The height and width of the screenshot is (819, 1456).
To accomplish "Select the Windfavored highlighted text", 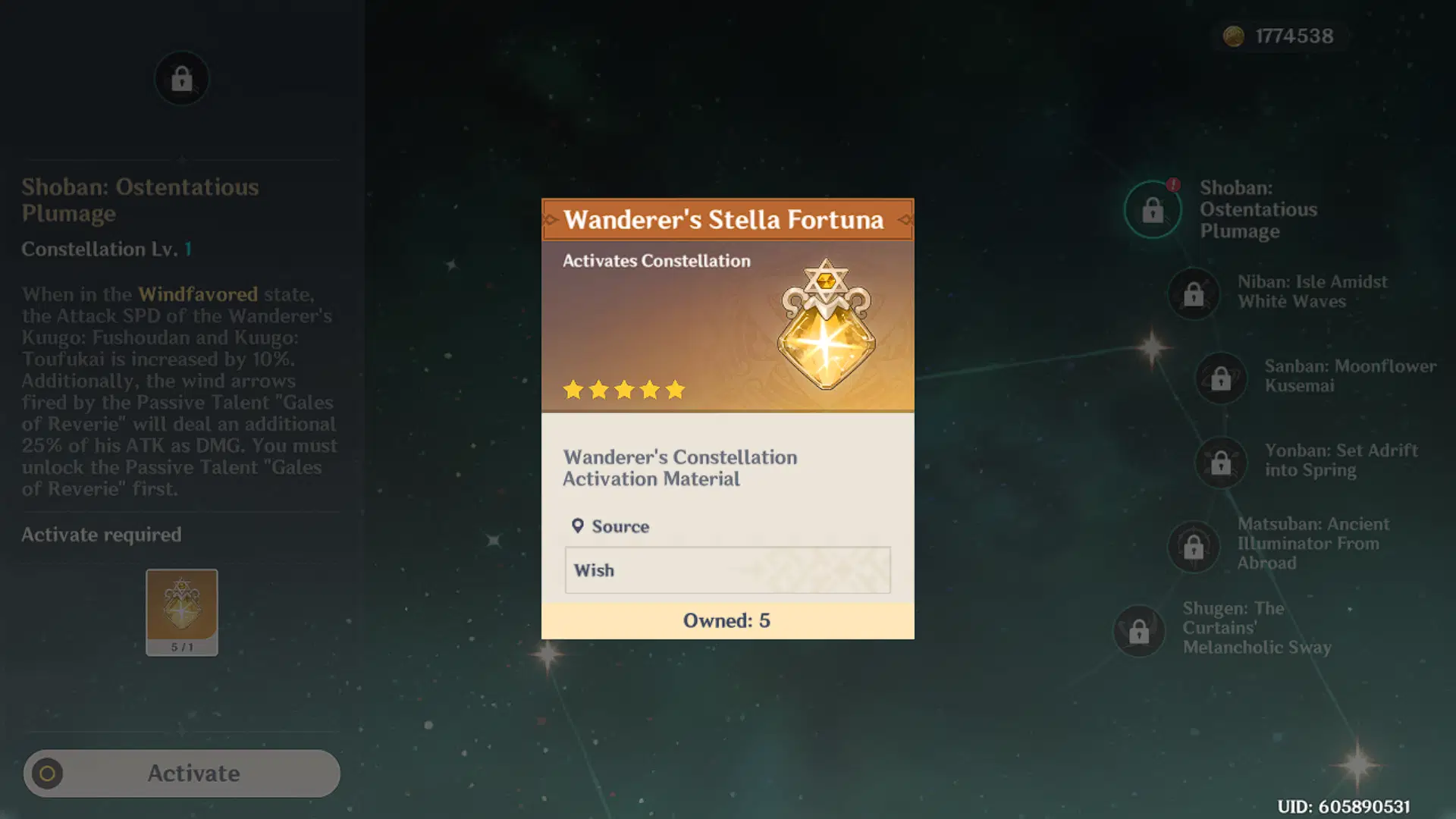I will click(x=197, y=294).
